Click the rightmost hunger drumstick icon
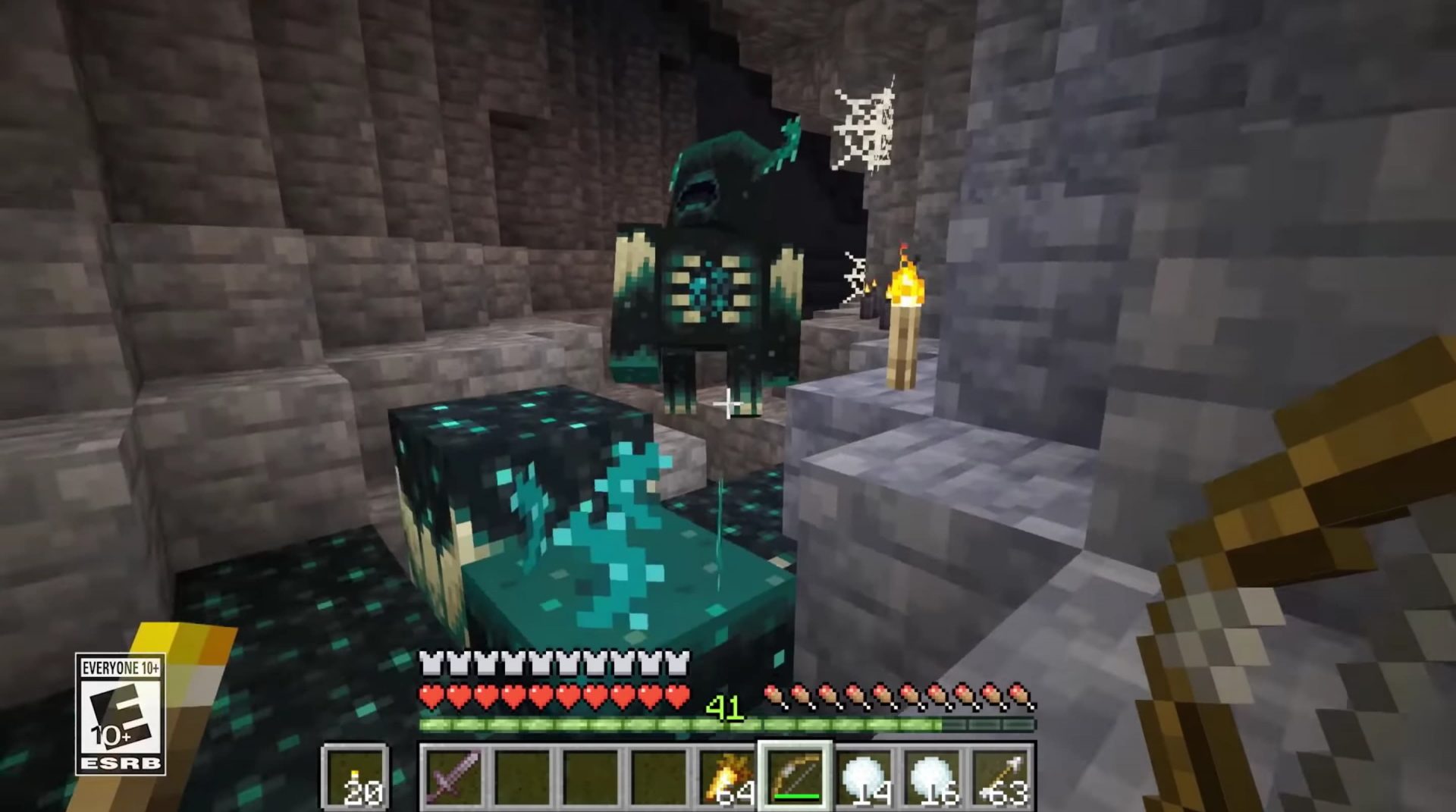1456x812 pixels. coord(1021,694)
